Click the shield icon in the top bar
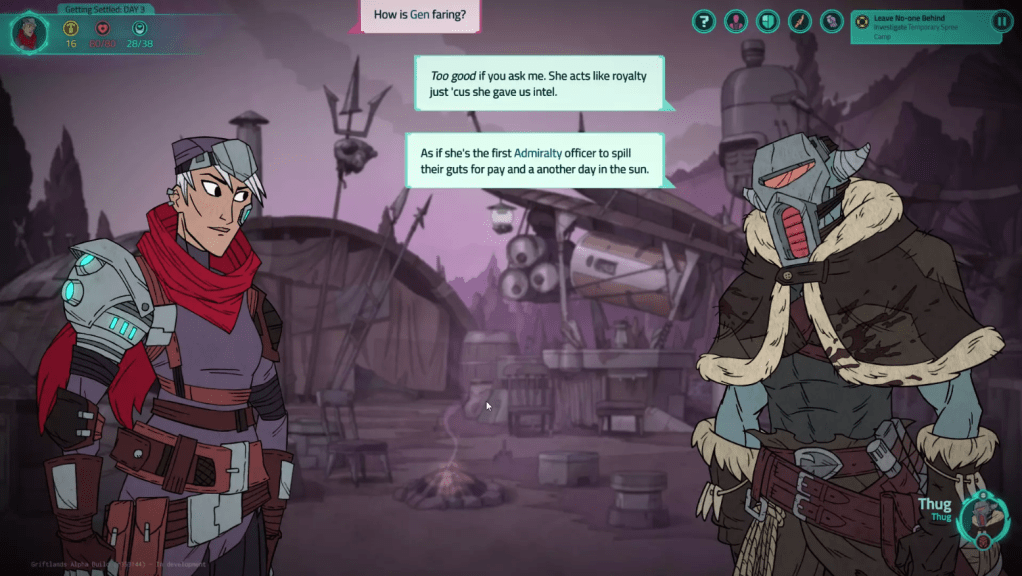Image resolution: width=1022 pixels, height=576 pixels. pos(768,21)
